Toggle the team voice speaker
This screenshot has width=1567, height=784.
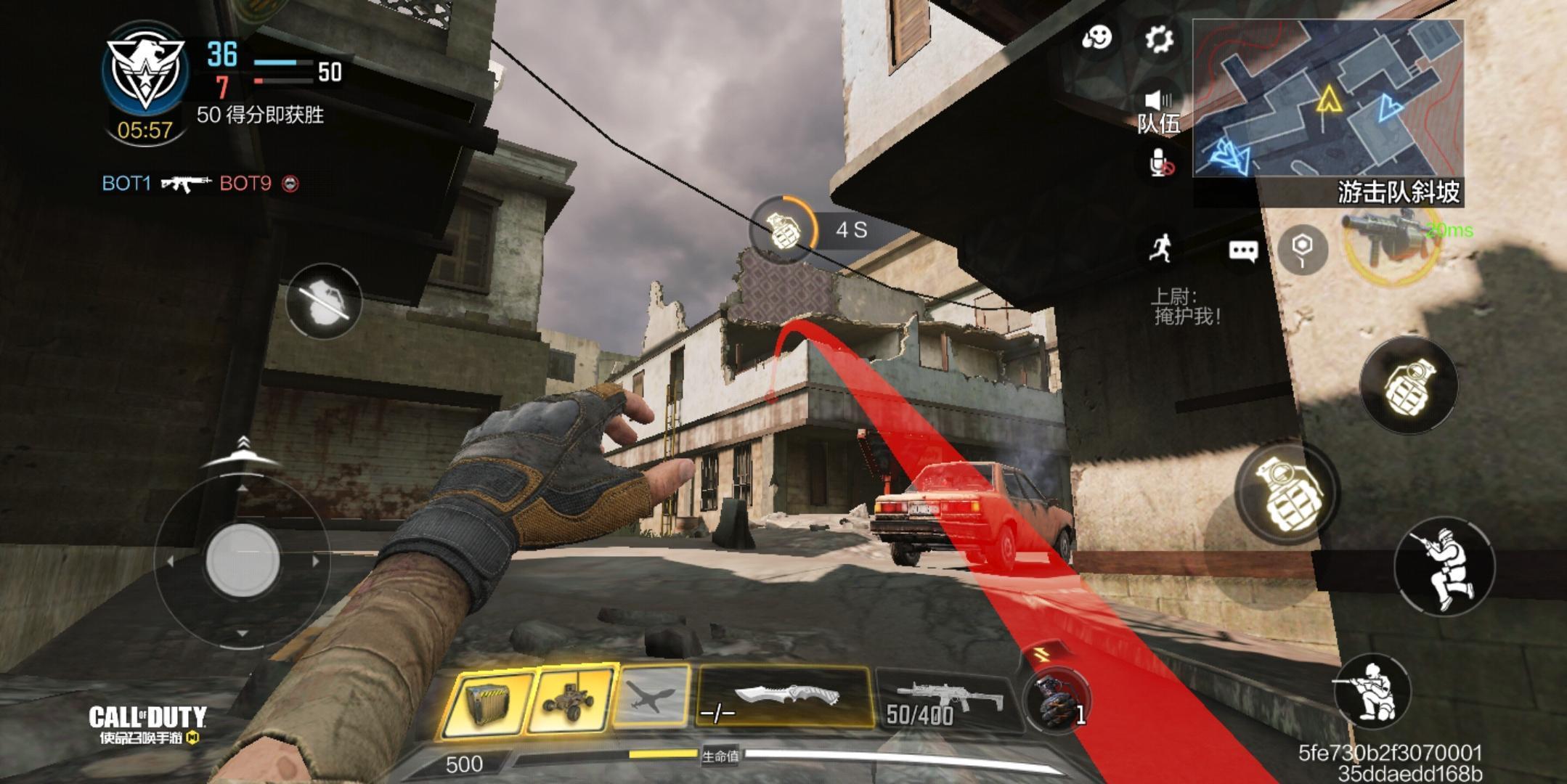[1159, 102]
